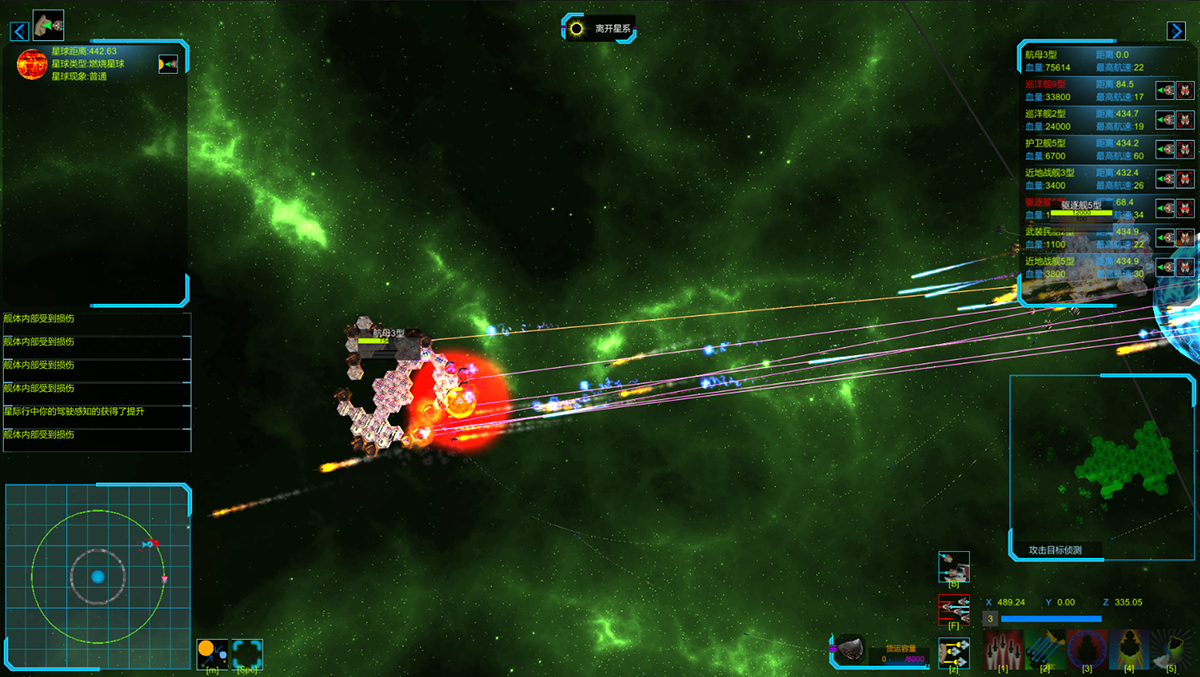Click the 离开星系 leave system button
Screen dimensions: 1200x677
[x=600, y=28]
